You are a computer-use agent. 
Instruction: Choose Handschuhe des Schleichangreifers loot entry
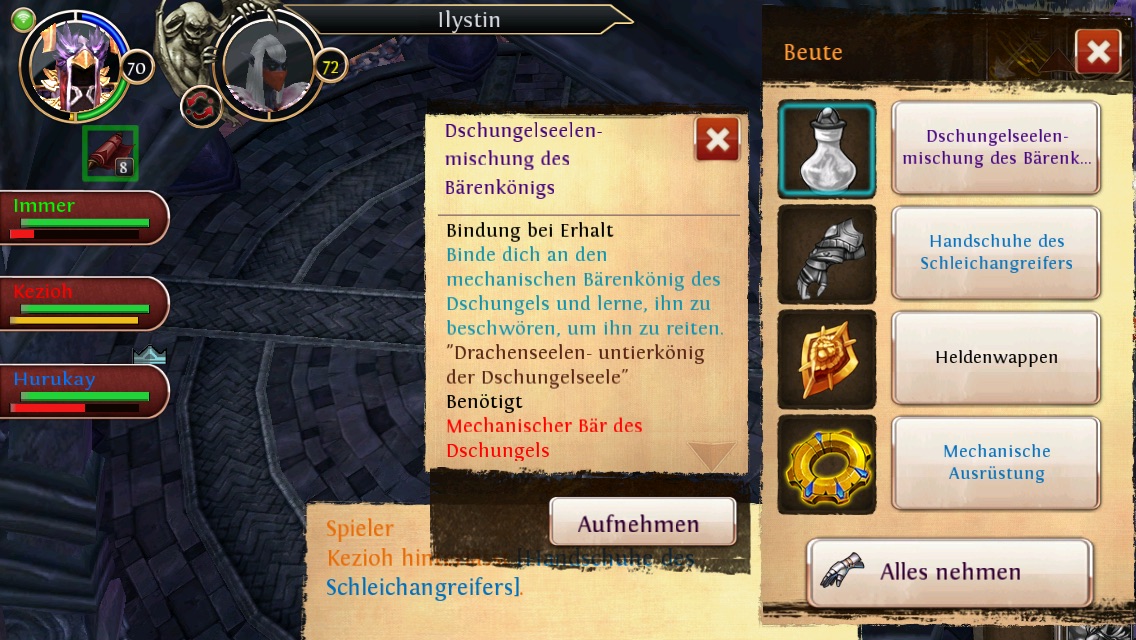[x=996, y=253]
